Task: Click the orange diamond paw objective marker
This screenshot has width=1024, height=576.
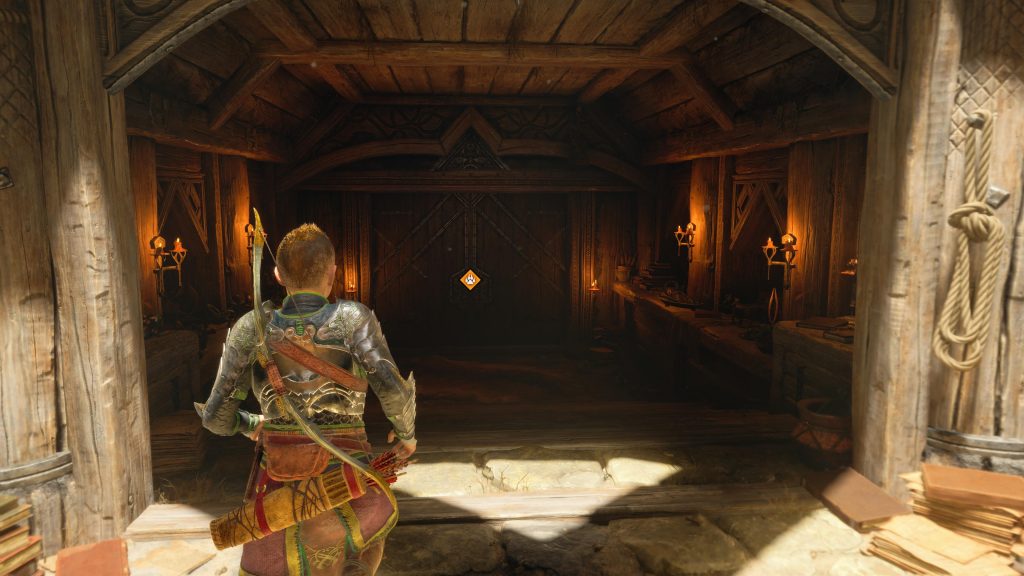Action: [470, 279]
